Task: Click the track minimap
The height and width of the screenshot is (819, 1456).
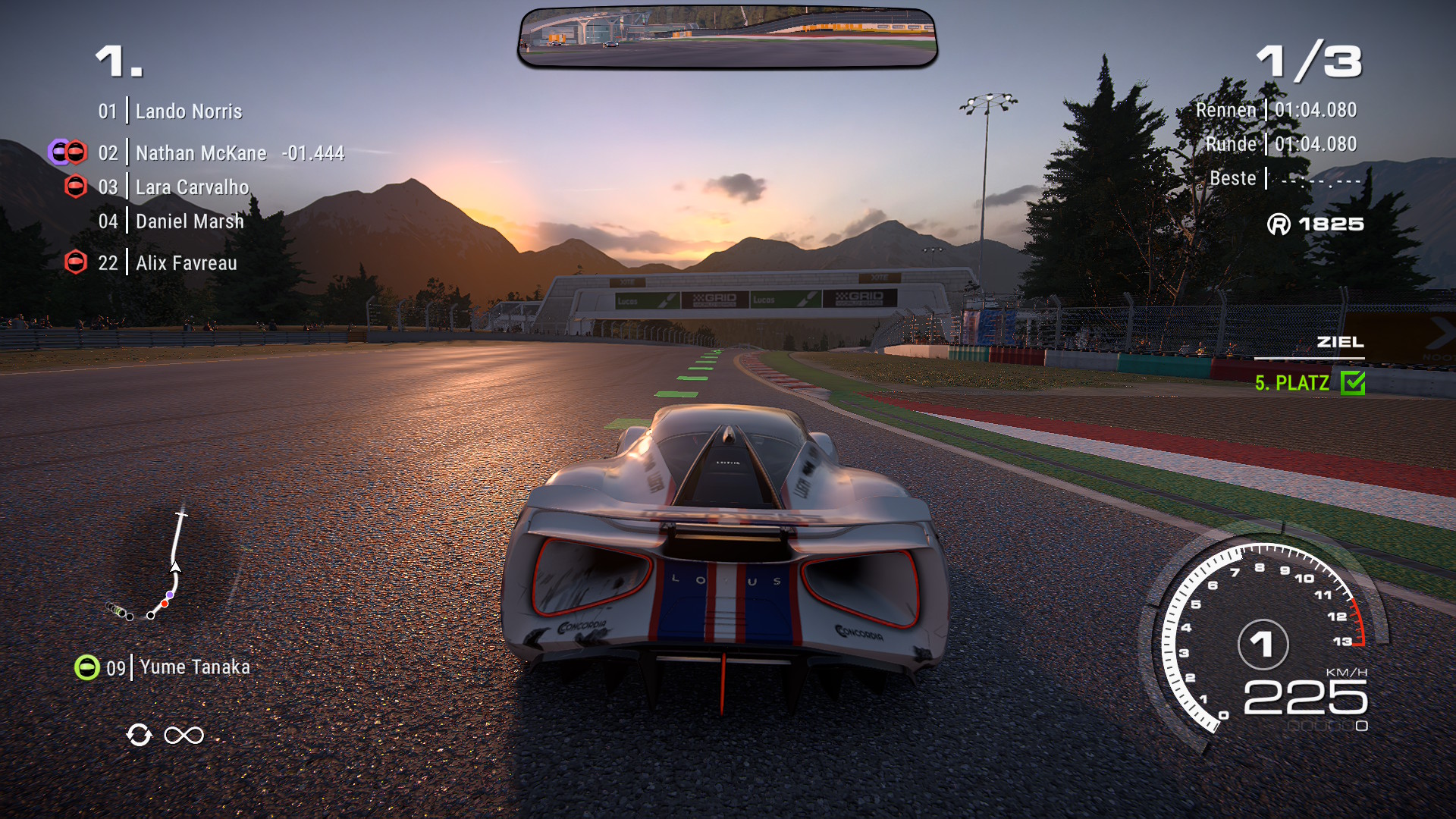Action: pyautogui.click(x=152, y=567)
